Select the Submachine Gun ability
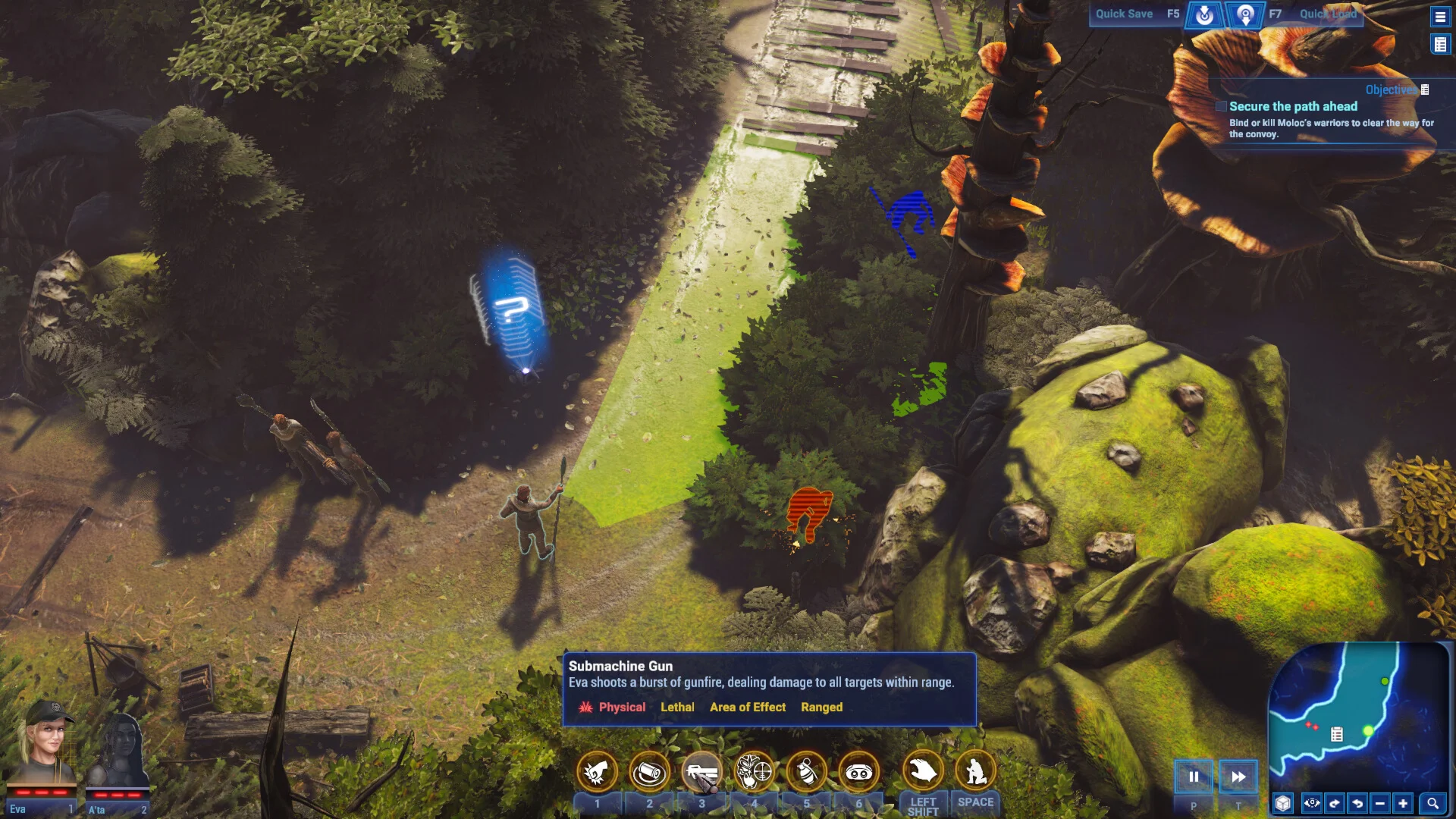The height and width of the screenshot is (819, 1456). click(x=701, y=772)
